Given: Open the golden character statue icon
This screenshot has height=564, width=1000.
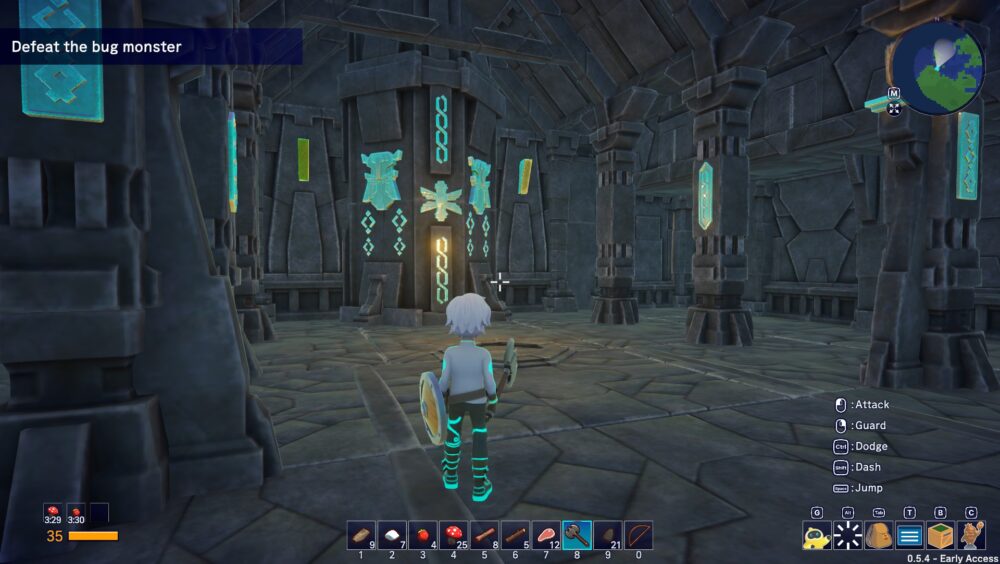Looking at the screenshot, I should pyautogui.click(x=971, y=536).
